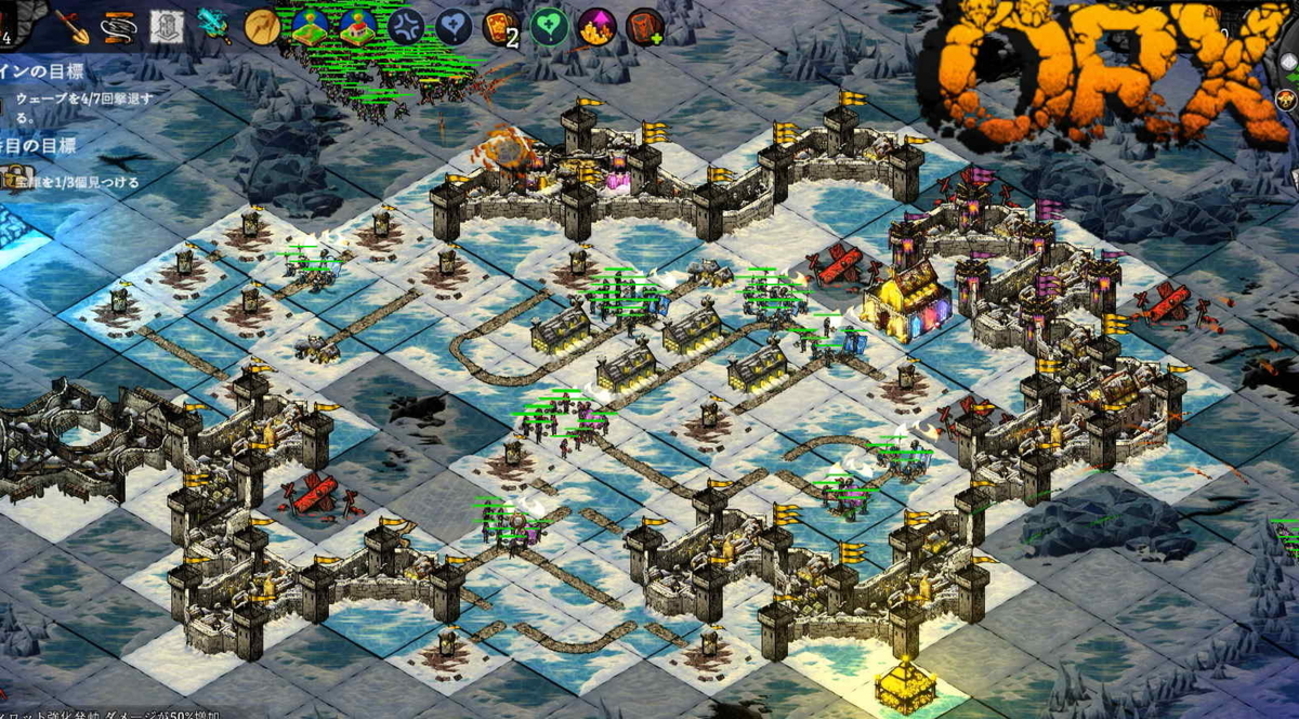Click the orange scroll icon
1299x719 pixels.
(119, 27)
